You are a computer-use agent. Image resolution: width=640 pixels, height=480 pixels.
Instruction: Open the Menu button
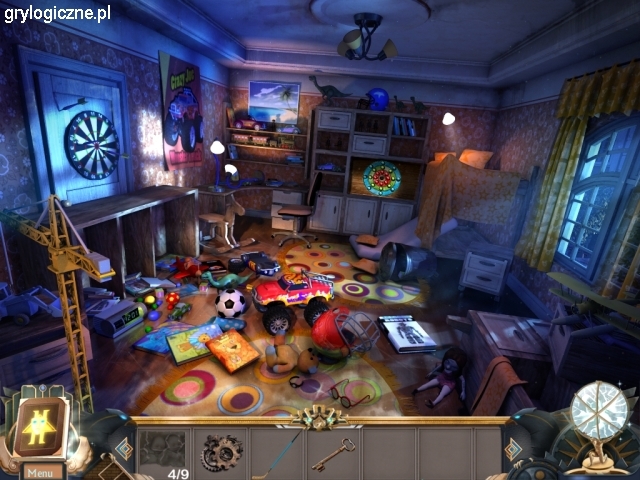point(41,472)
